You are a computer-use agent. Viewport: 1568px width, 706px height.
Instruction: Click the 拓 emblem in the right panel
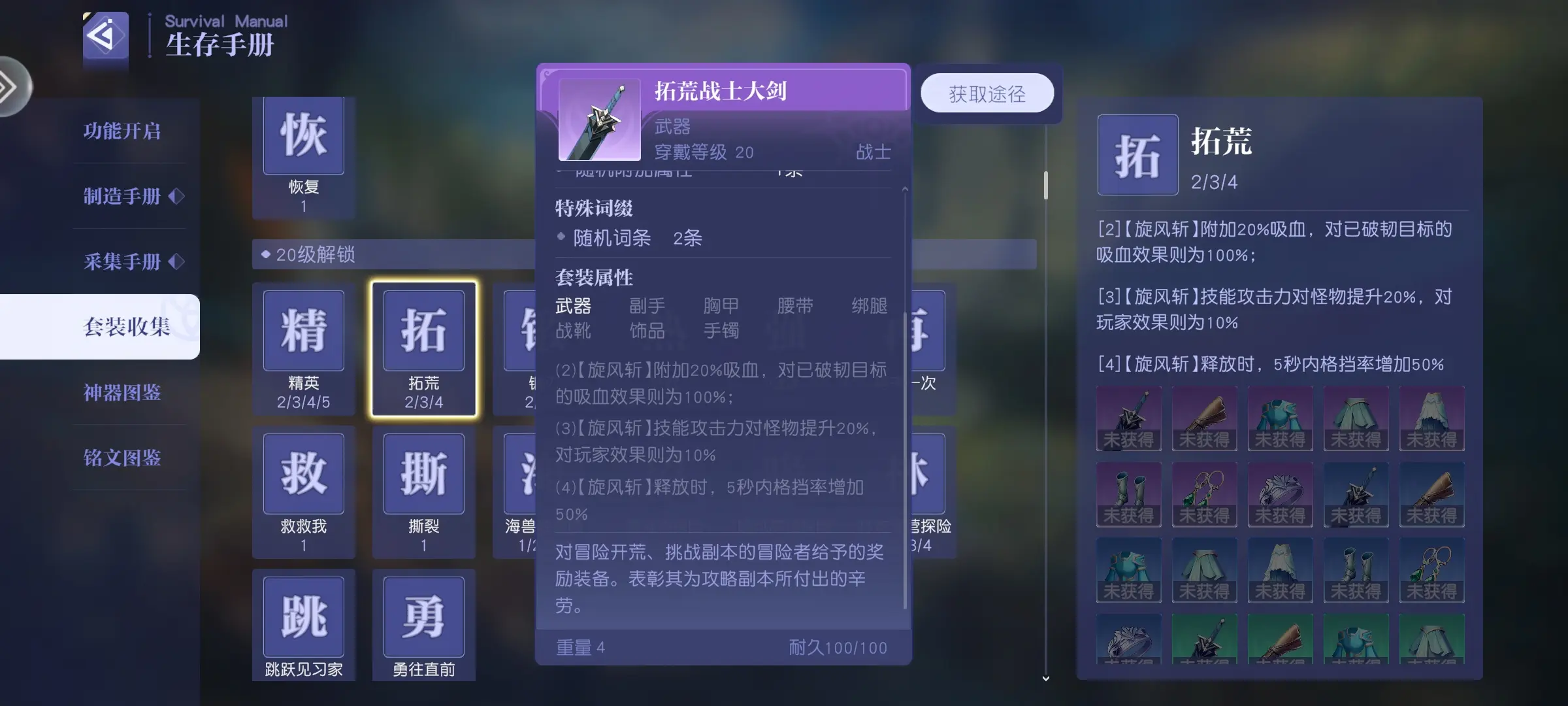(x=1137, y=155)
